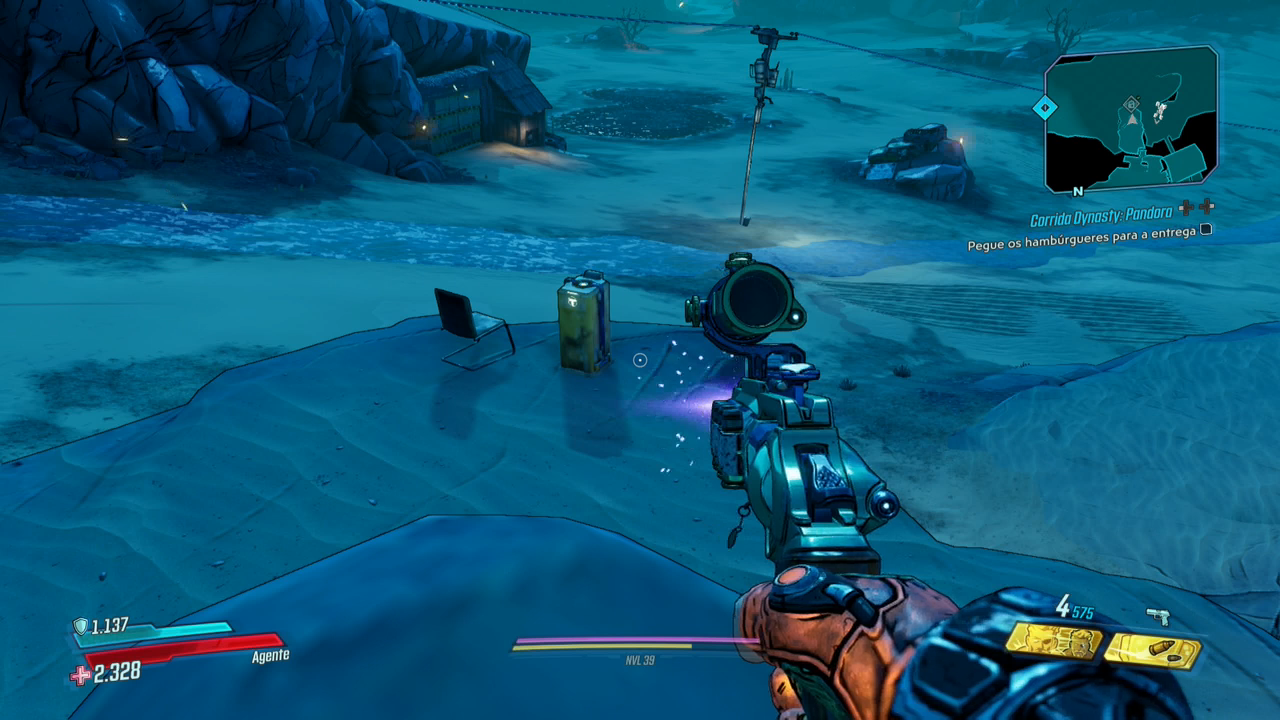Activate the yellow action skill card with faces
The image size is (1280, 720).
(x=1053, y=640)
